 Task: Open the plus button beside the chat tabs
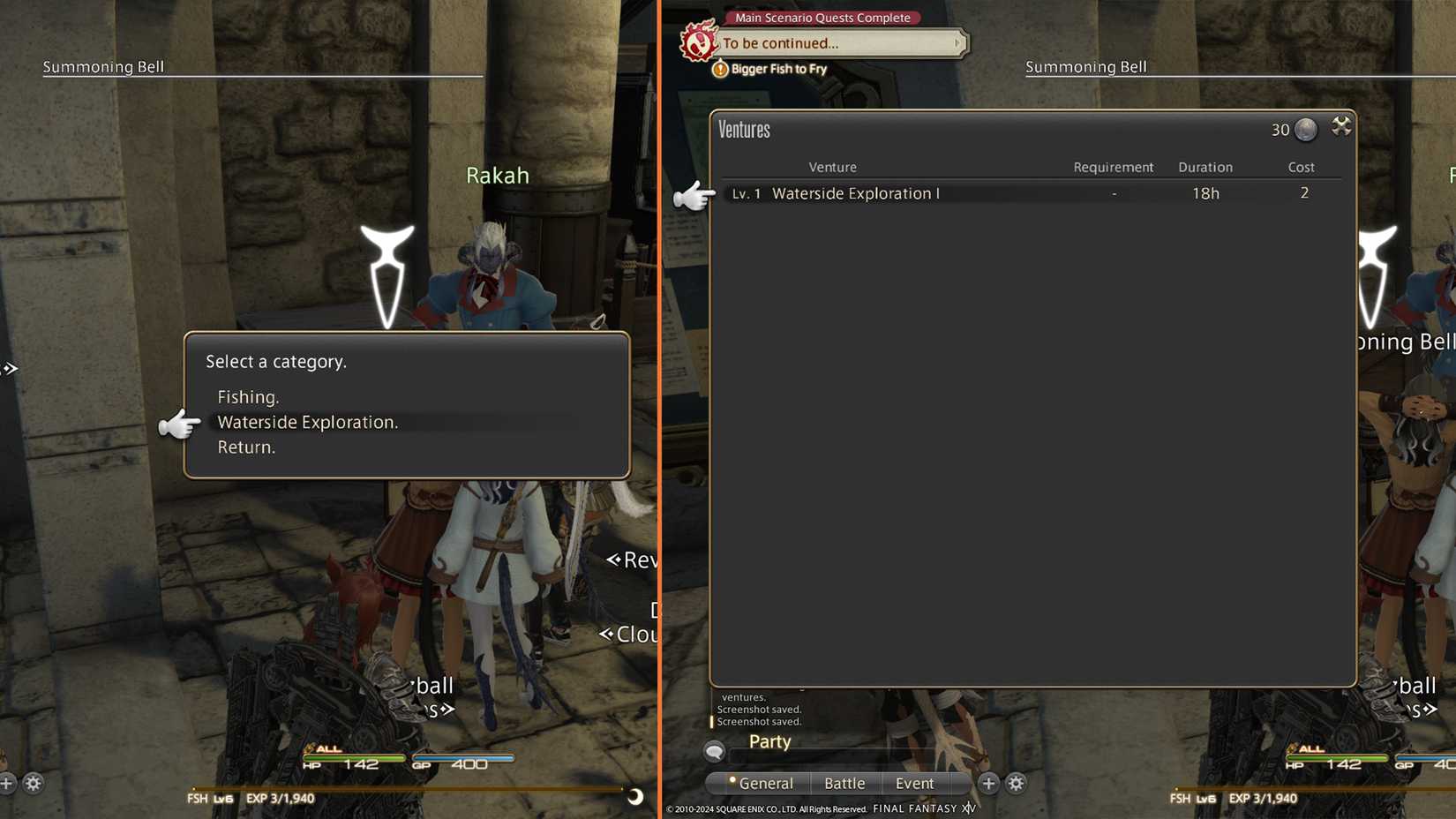(988, 783)
